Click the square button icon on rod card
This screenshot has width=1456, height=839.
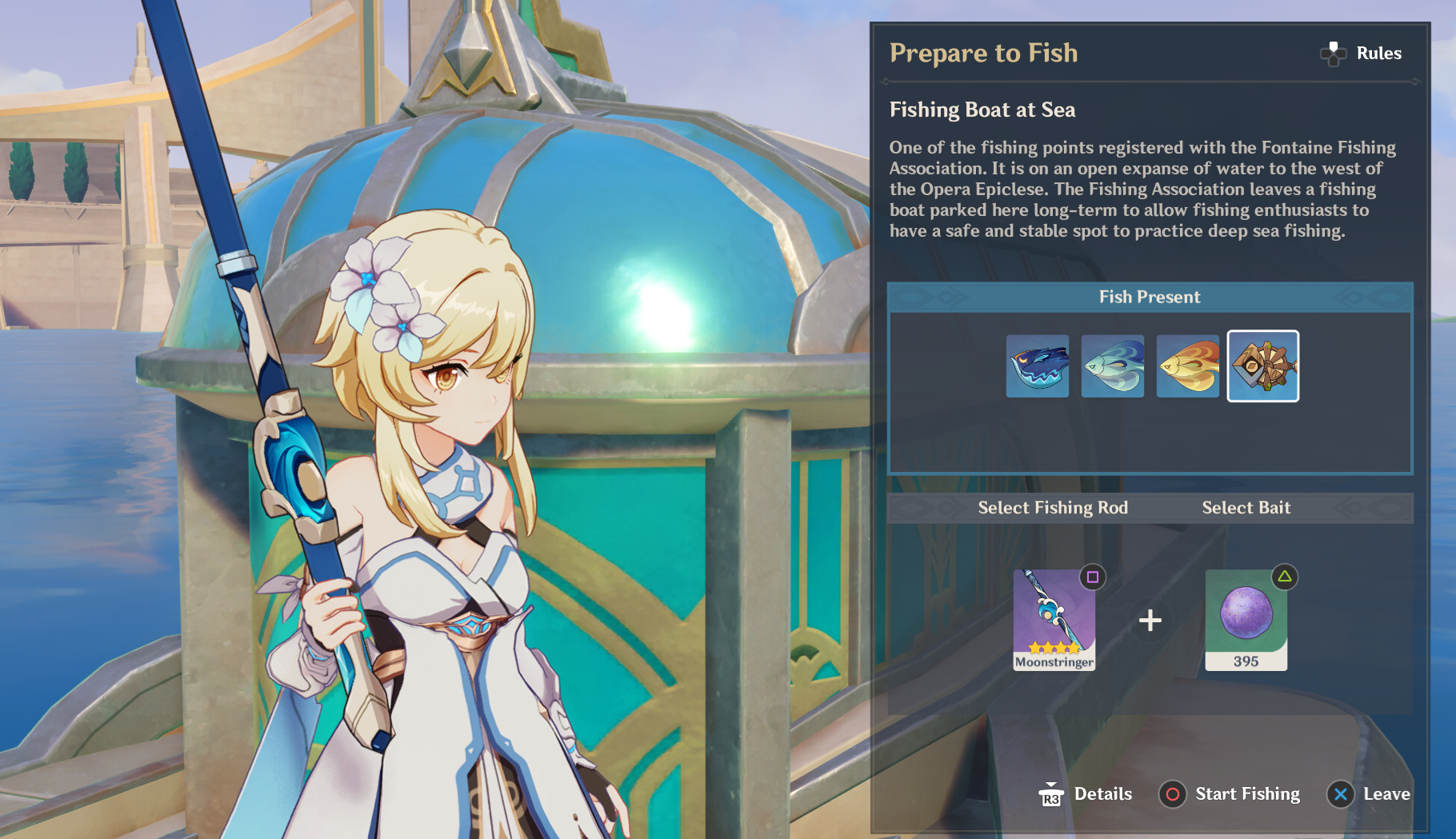pos(1093,575)
